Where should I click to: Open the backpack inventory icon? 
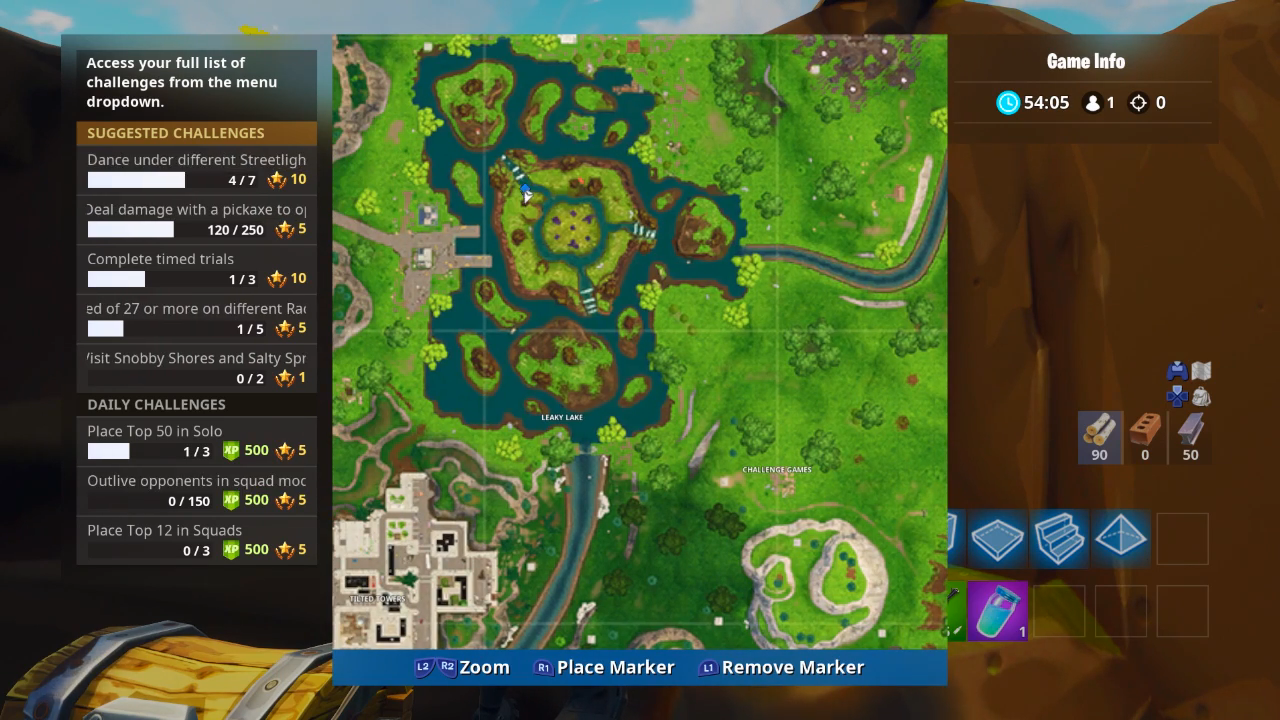pyautogui.click(x=1201, y=397)
